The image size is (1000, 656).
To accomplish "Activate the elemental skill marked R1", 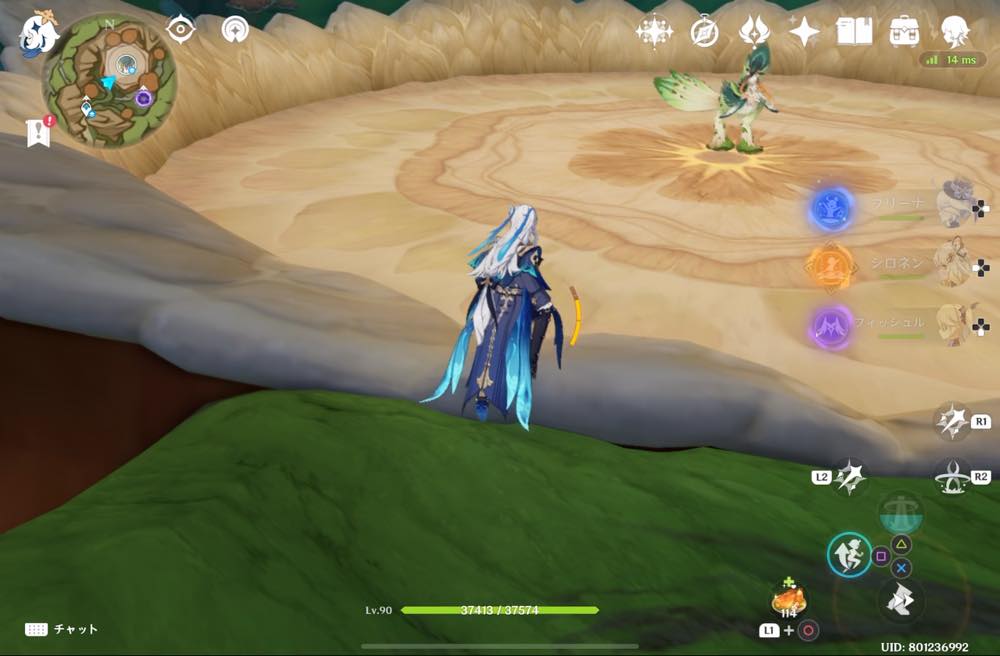I will pyautogui.click(x=952, y=422).
